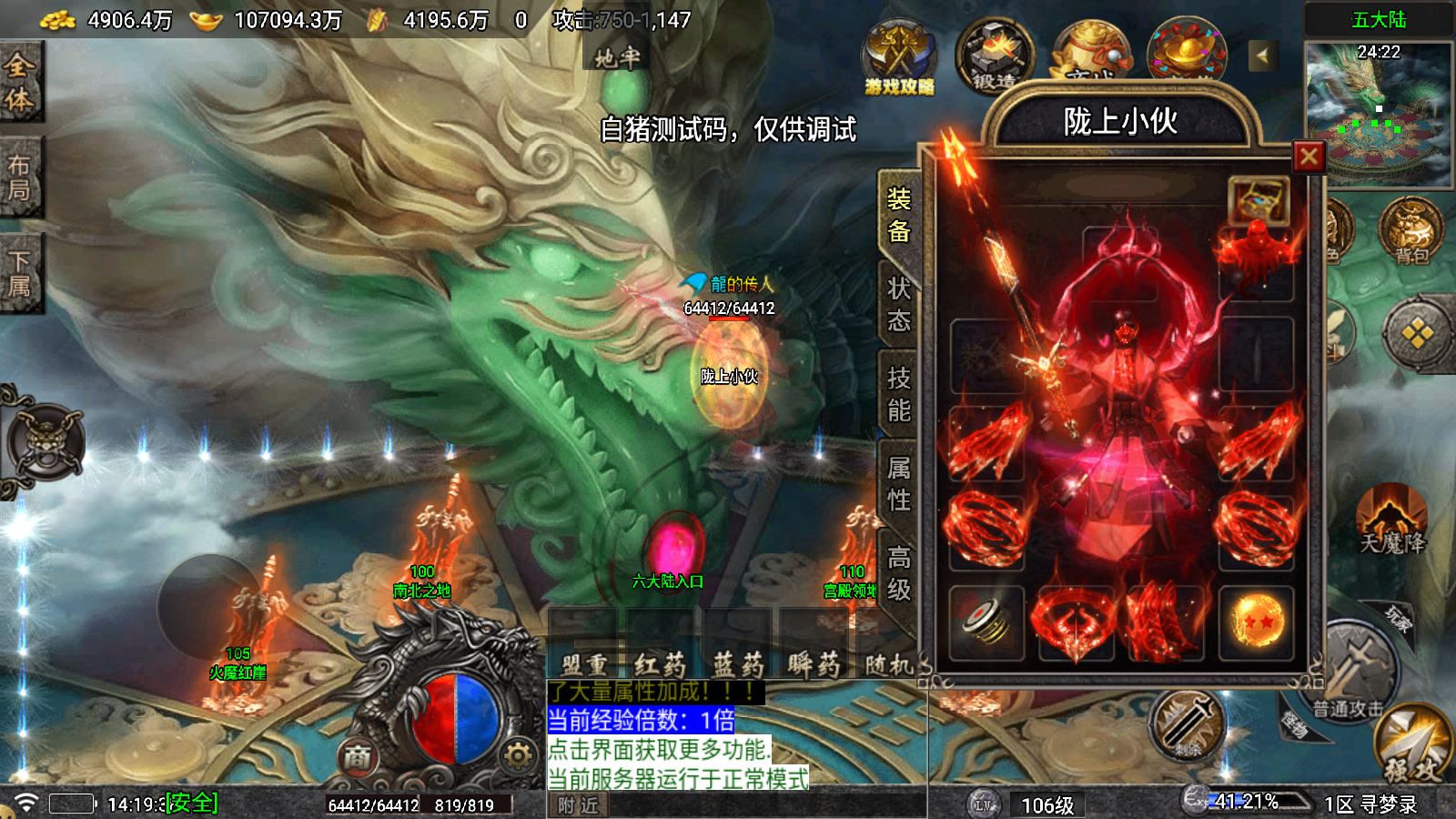
Task: Collapse the top icon row with arrow
Action: coord(1261,56)
